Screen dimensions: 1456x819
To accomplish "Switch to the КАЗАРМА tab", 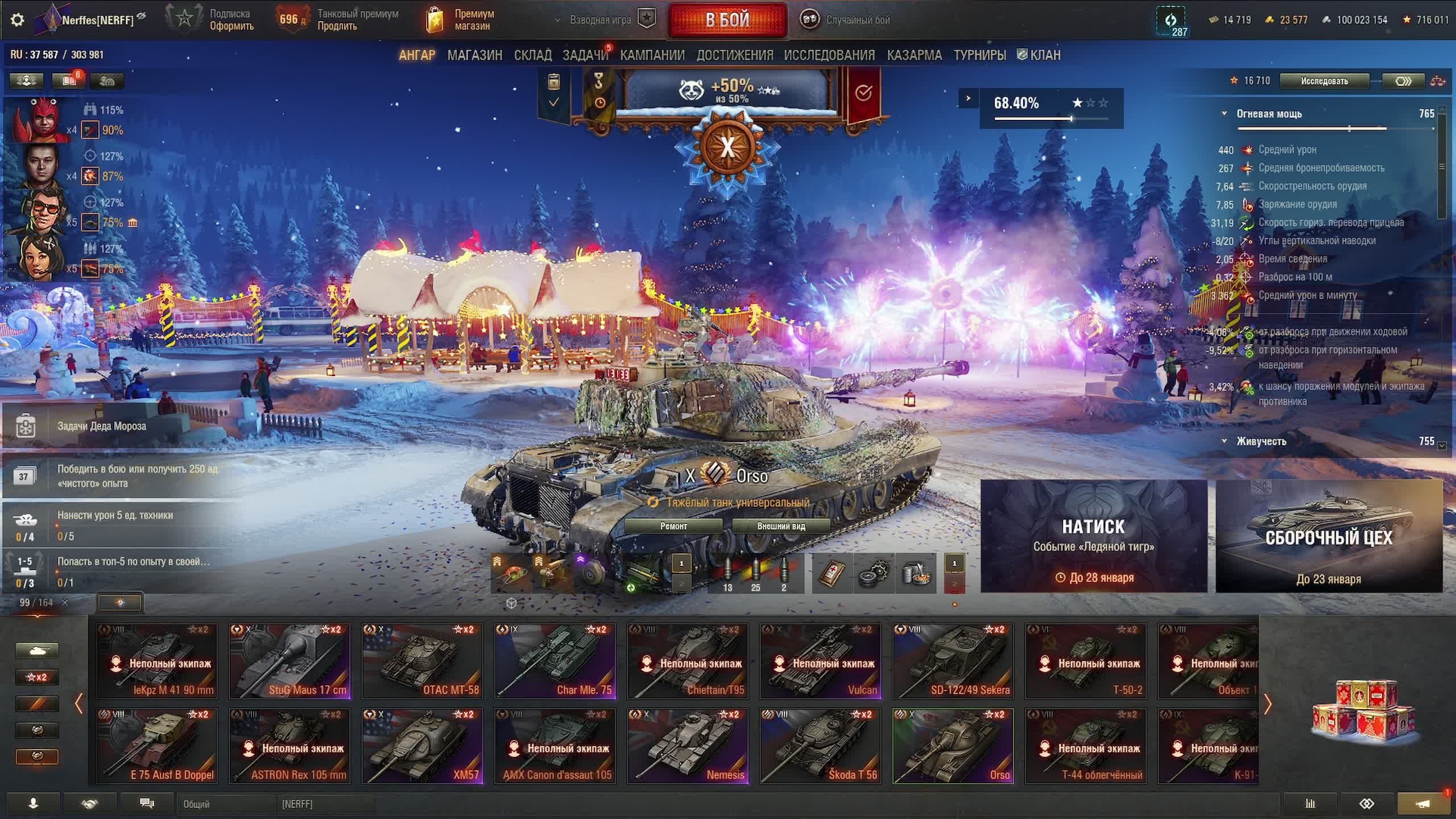I will tap(914, 55).
